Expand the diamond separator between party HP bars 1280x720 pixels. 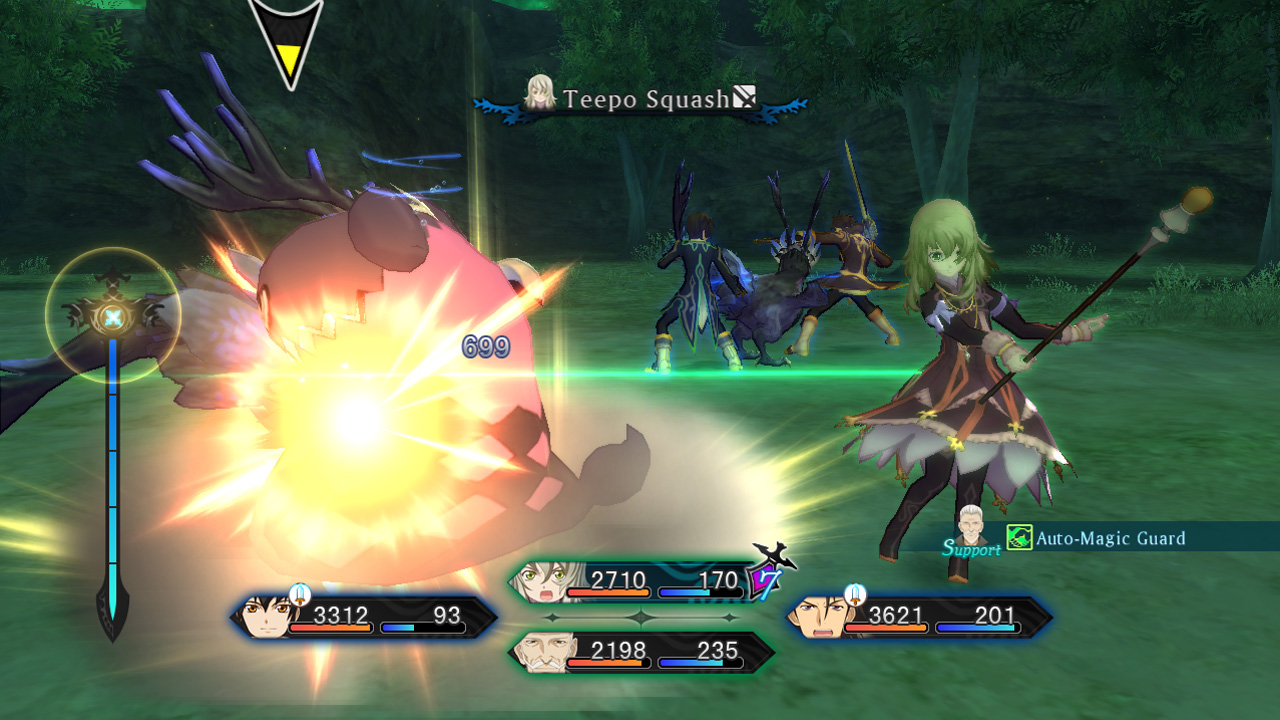(638, 618)
